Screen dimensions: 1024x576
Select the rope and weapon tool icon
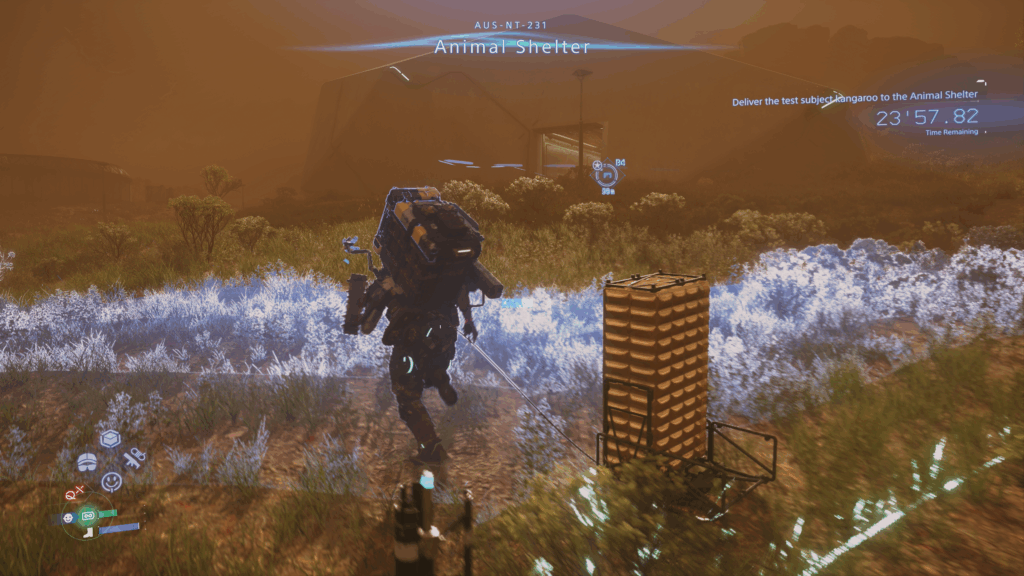coord(134,459)
